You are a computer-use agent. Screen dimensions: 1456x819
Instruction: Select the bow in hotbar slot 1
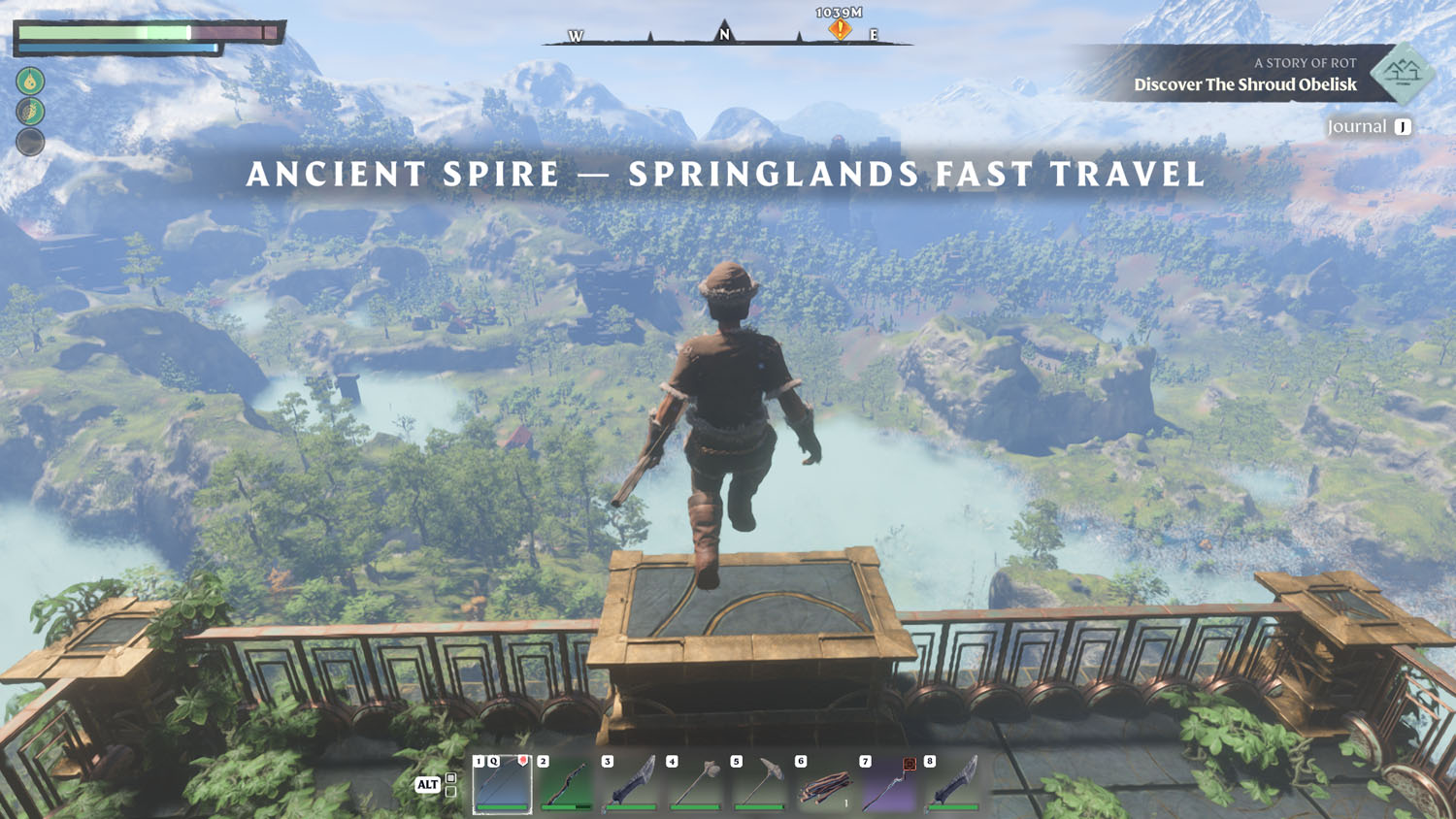tap(502, 784)
